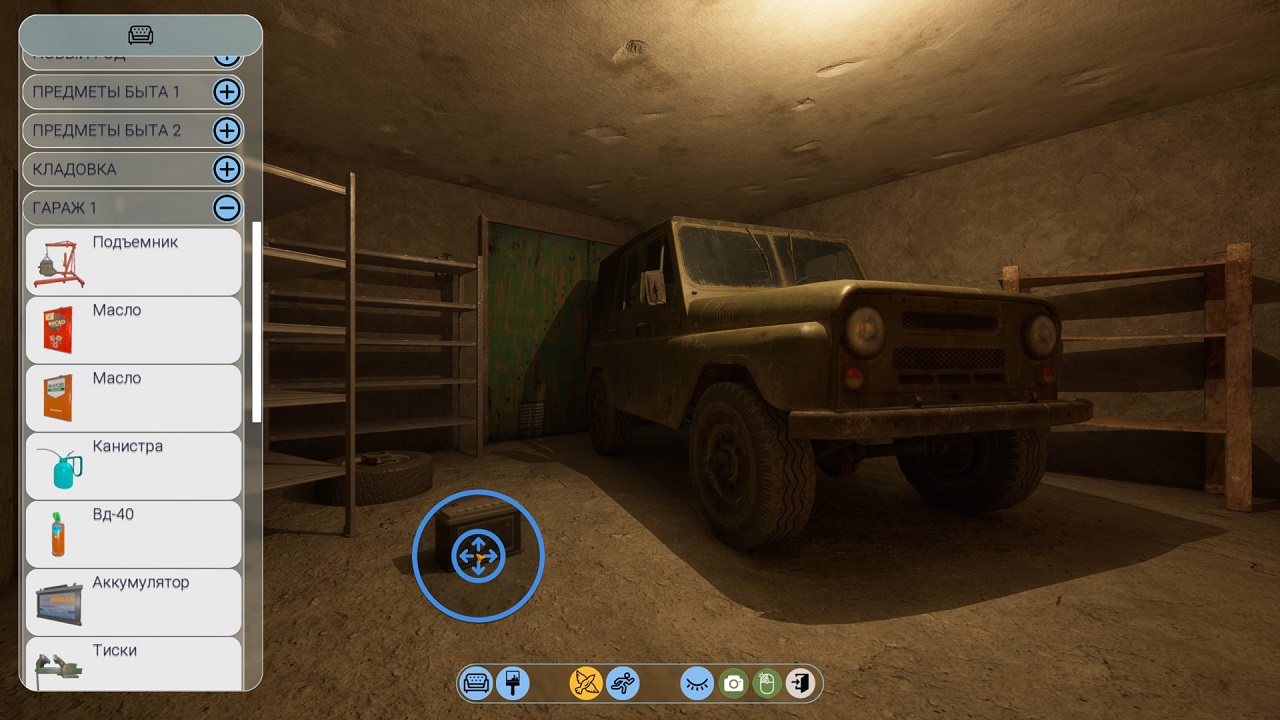Screen dimensions: 1280x720
Task: Click the green mouse controls button
Action: coord(767,683)
